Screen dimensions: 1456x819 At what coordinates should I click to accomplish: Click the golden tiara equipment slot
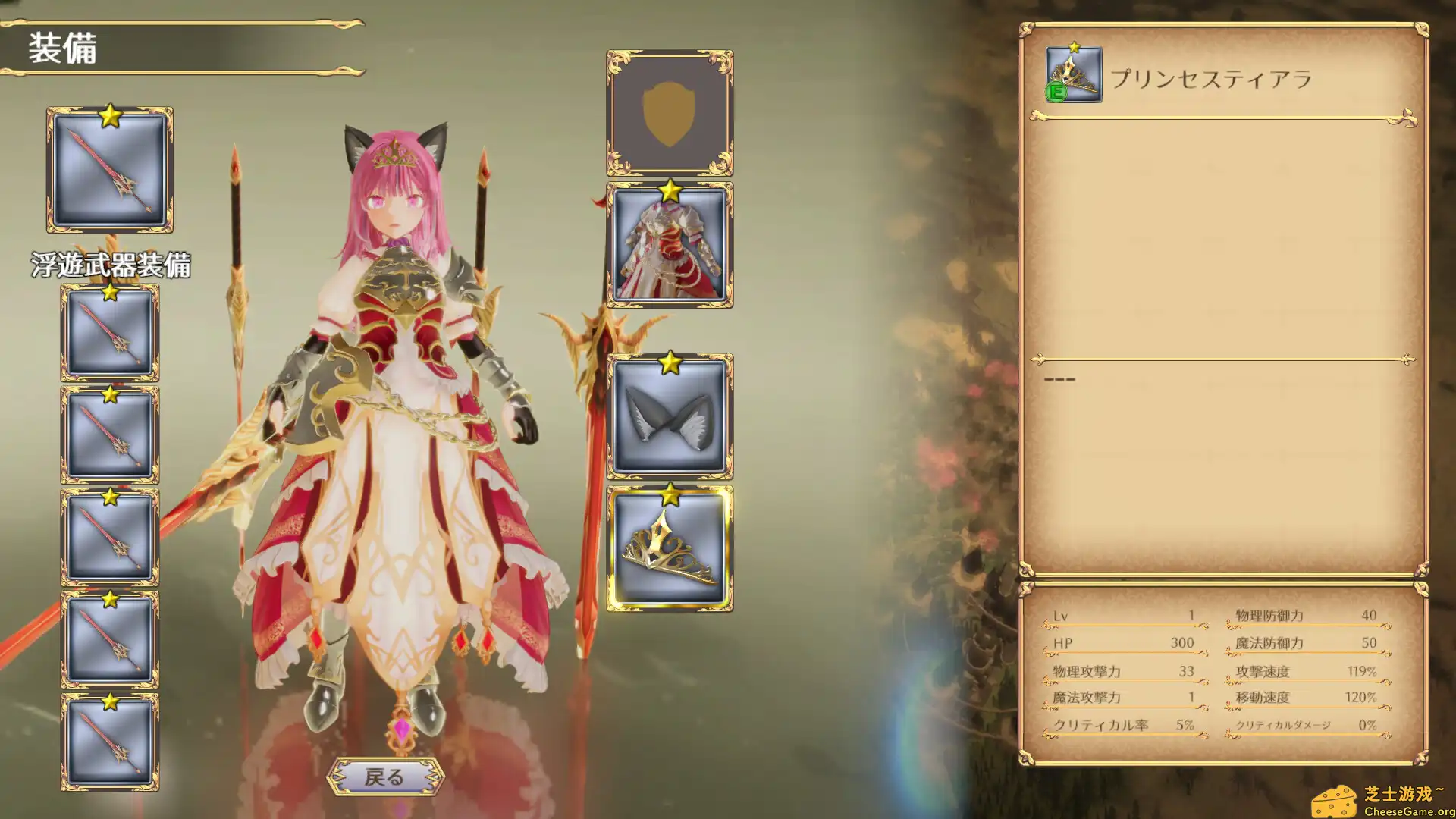670,548
